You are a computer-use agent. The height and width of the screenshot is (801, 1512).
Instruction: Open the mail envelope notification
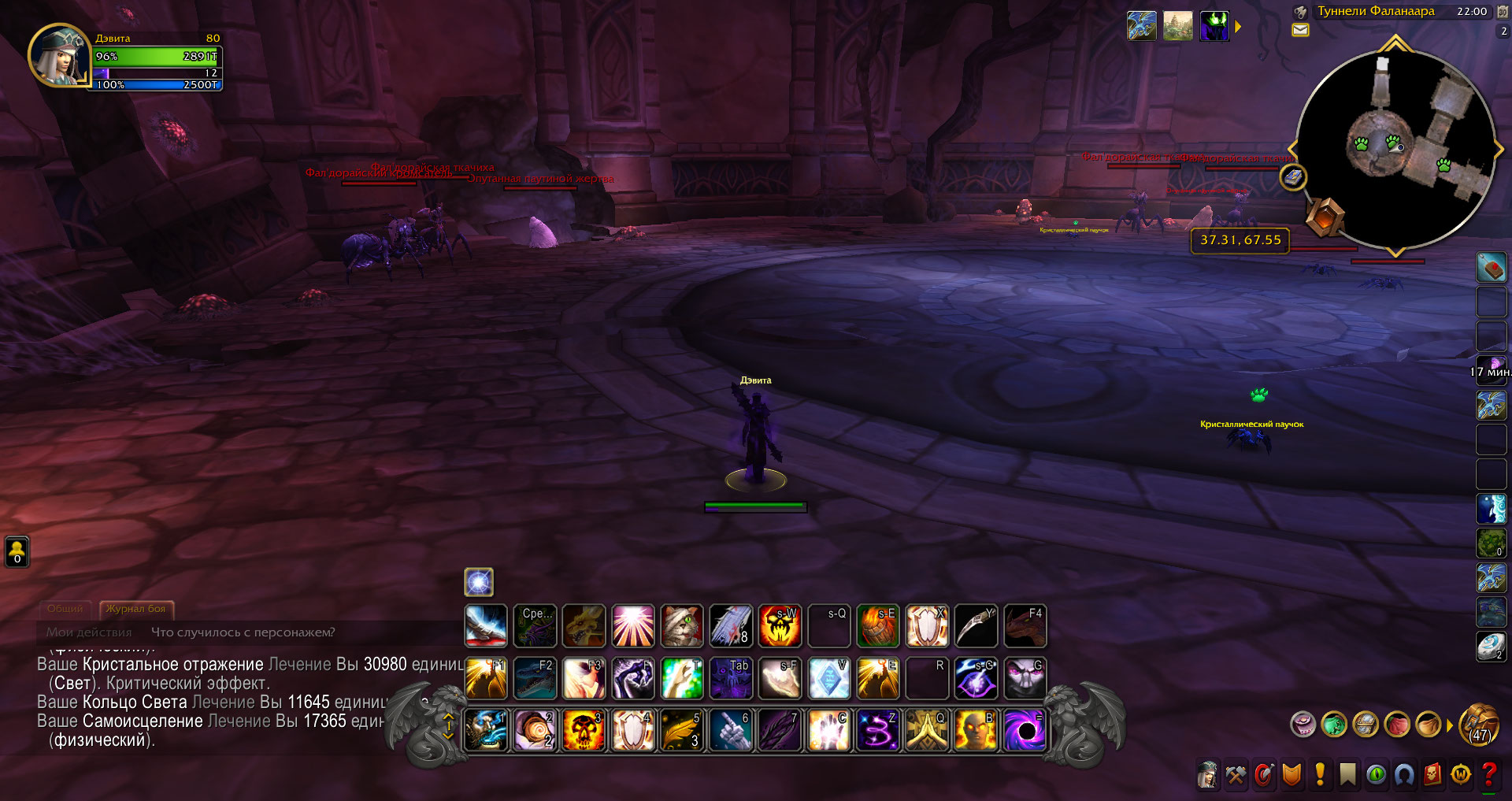pyautogui.click(x=1300, y=31)
